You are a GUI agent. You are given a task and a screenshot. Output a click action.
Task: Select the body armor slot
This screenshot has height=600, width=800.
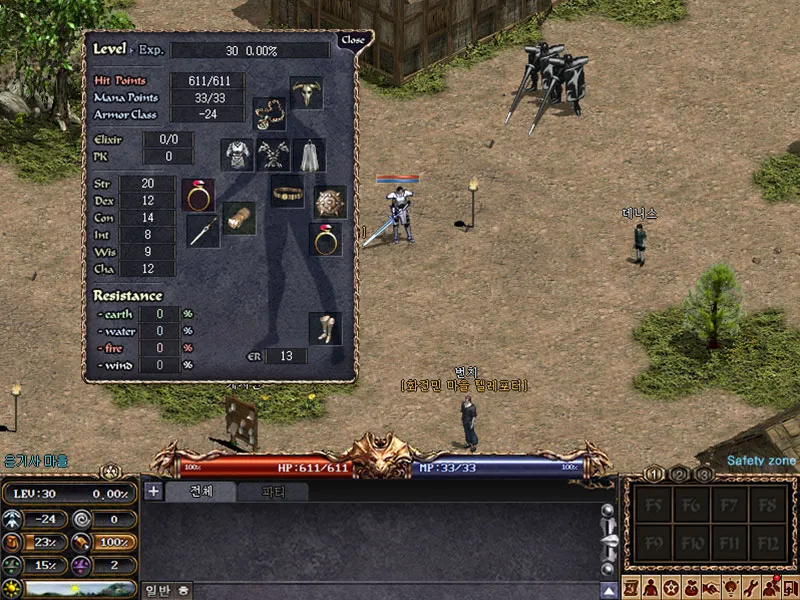pyautogui.click(x=237, y=155)
